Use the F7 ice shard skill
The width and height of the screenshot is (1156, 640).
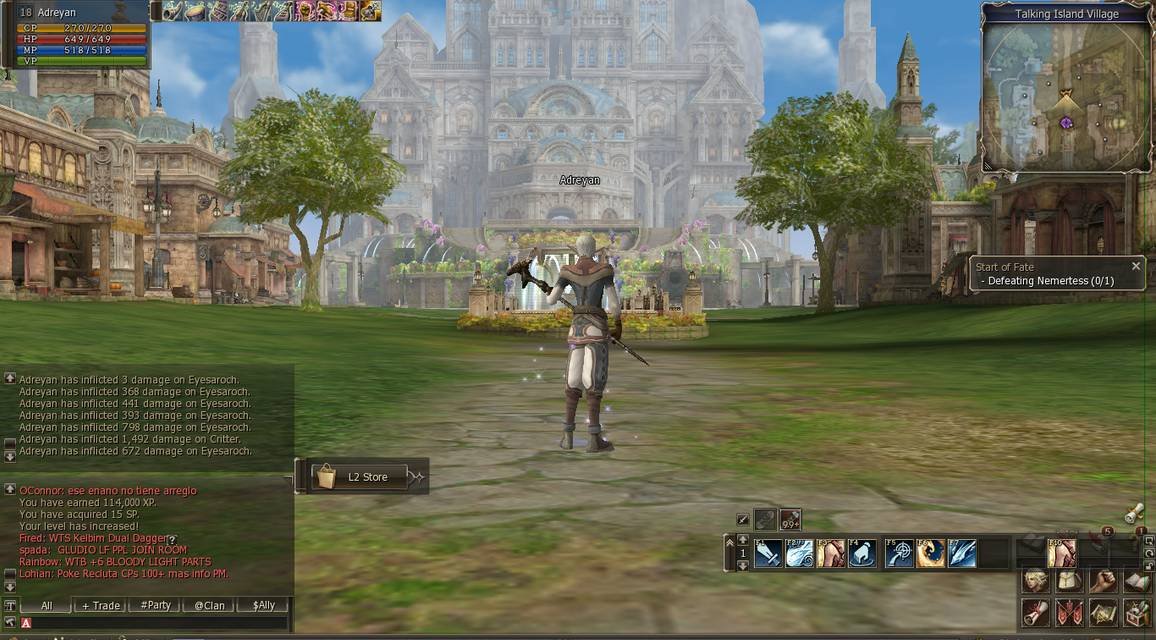(962, 553)
